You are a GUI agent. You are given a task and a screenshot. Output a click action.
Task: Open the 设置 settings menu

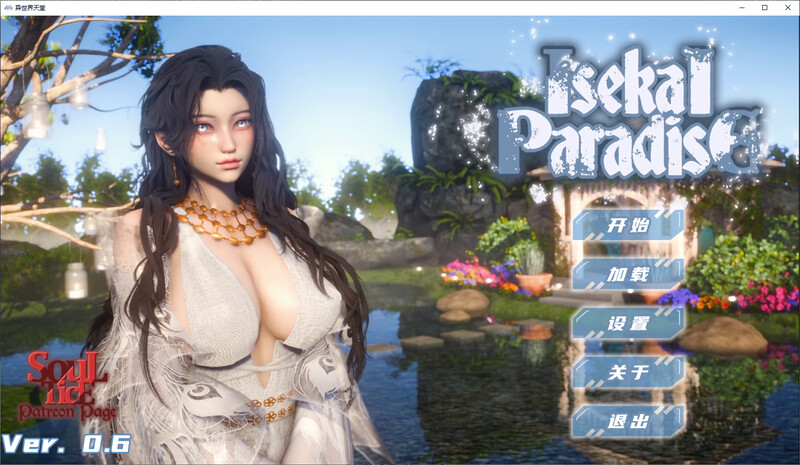tap(629, 322)
